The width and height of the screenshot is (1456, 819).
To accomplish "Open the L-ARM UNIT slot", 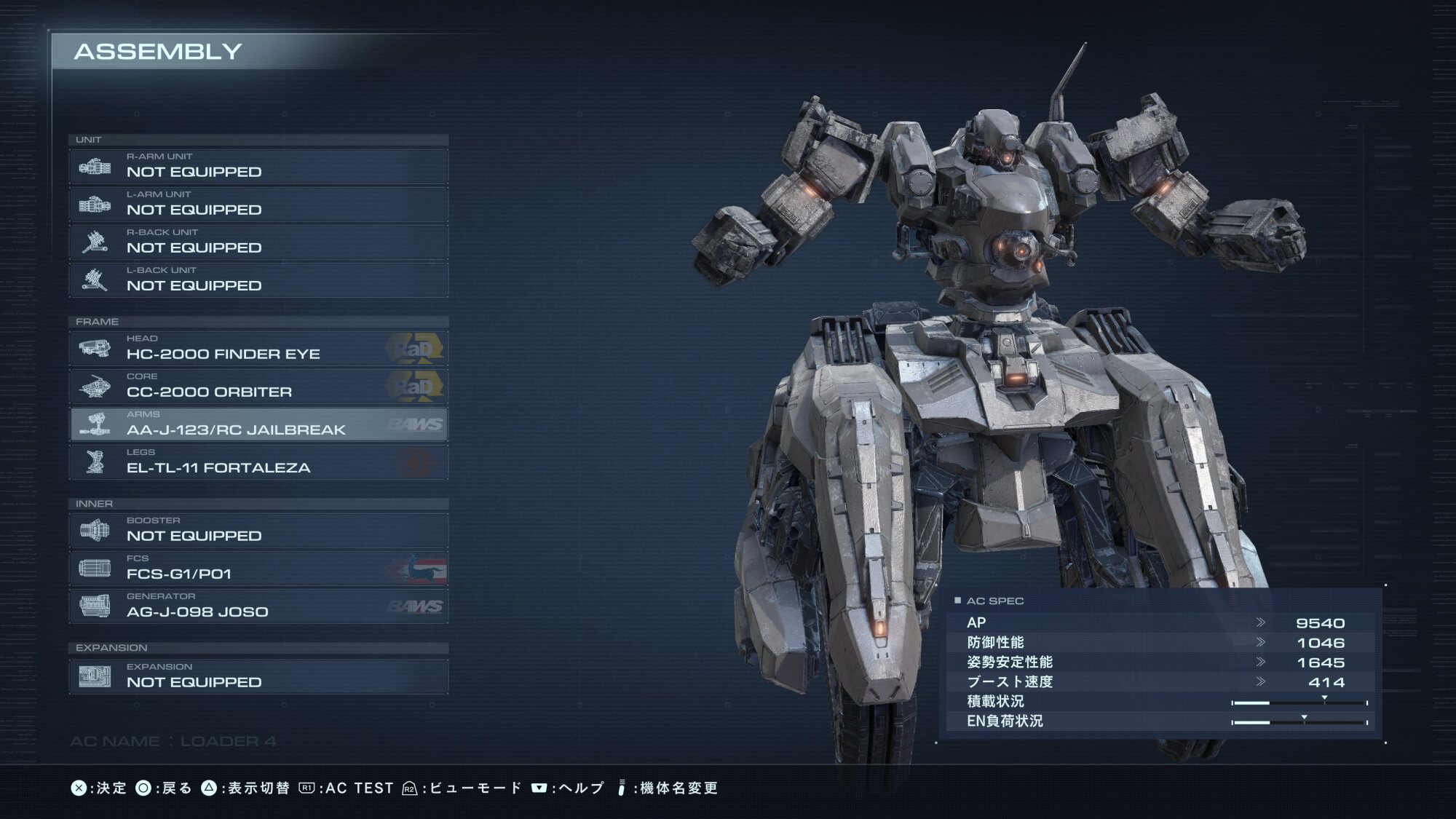I will pyautogui.click(x=258, y=205).
